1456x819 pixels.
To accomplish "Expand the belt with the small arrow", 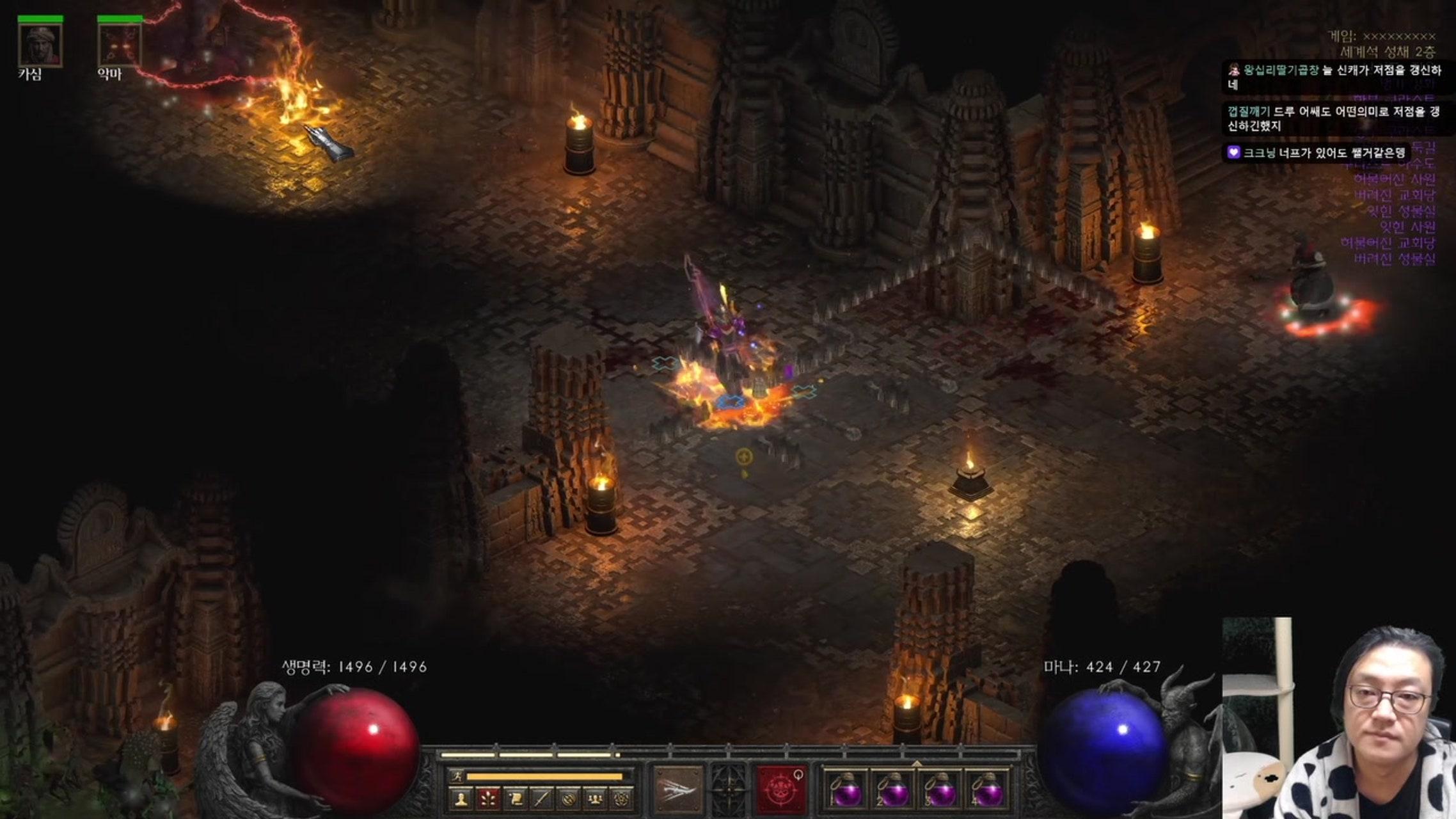I will [x=917, y=763].
